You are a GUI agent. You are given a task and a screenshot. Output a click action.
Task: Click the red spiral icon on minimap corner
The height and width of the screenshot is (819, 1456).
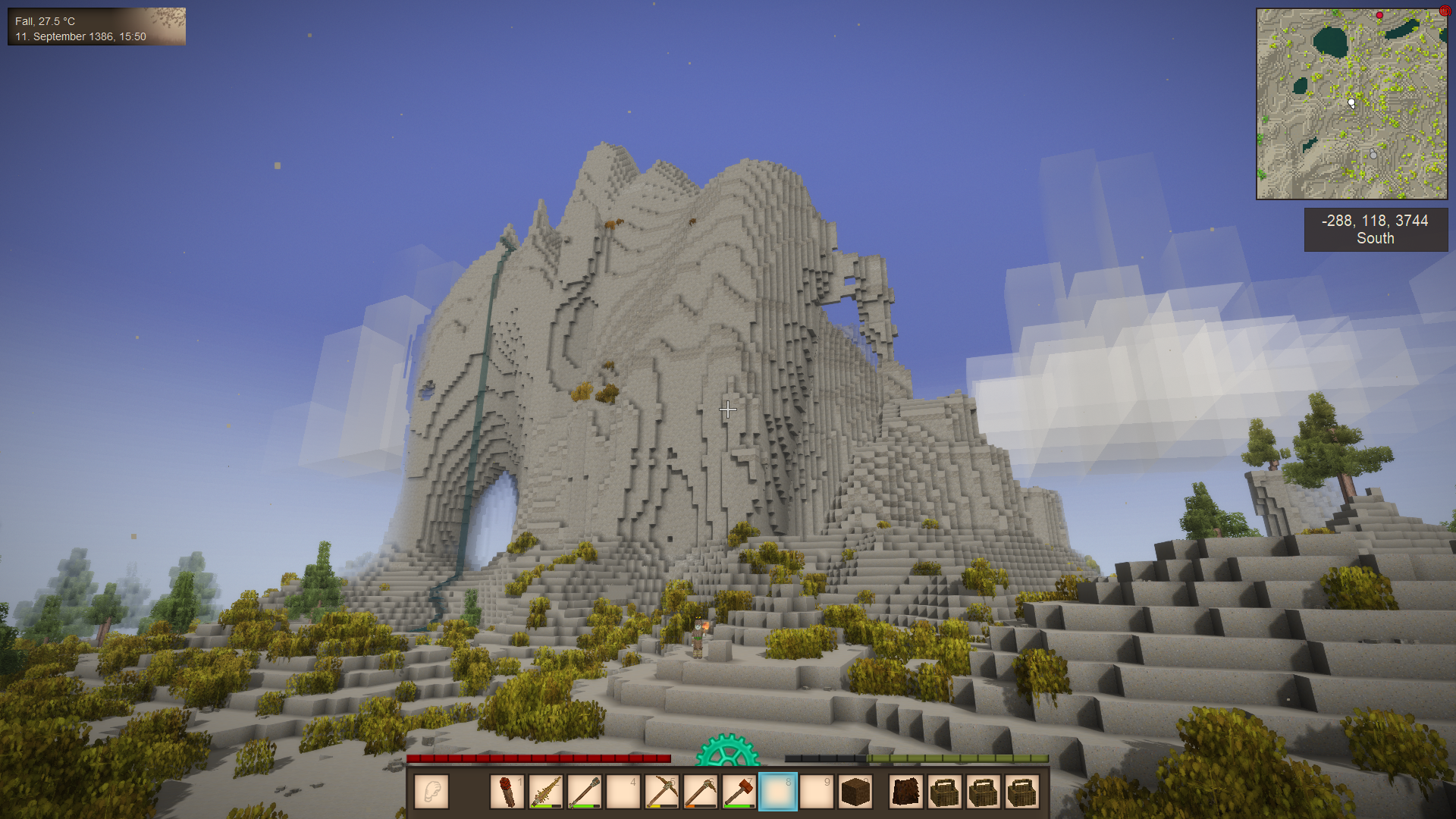1444,11
